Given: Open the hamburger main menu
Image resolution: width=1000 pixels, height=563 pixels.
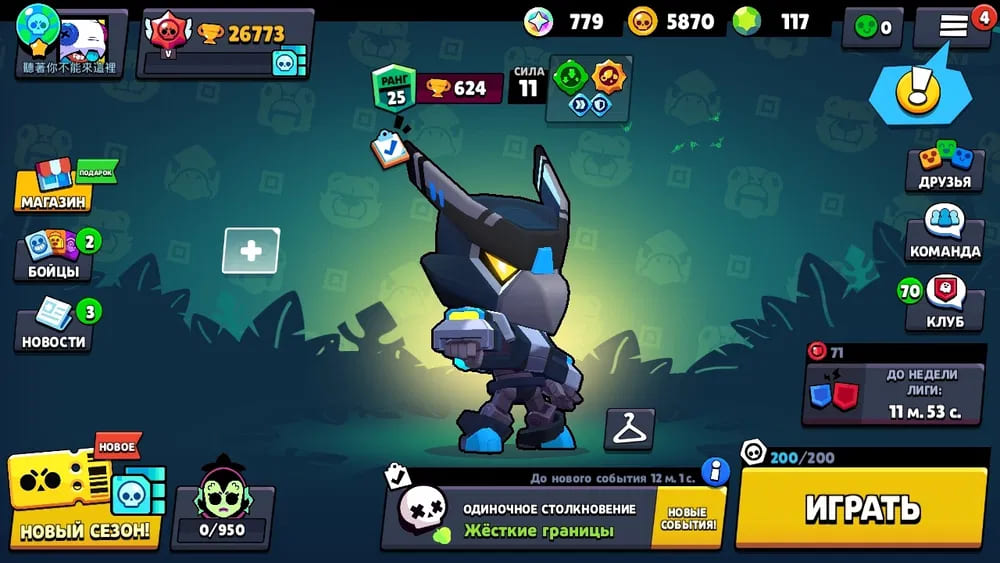Looking at the screenshot, I should click(x=953, y=27).
